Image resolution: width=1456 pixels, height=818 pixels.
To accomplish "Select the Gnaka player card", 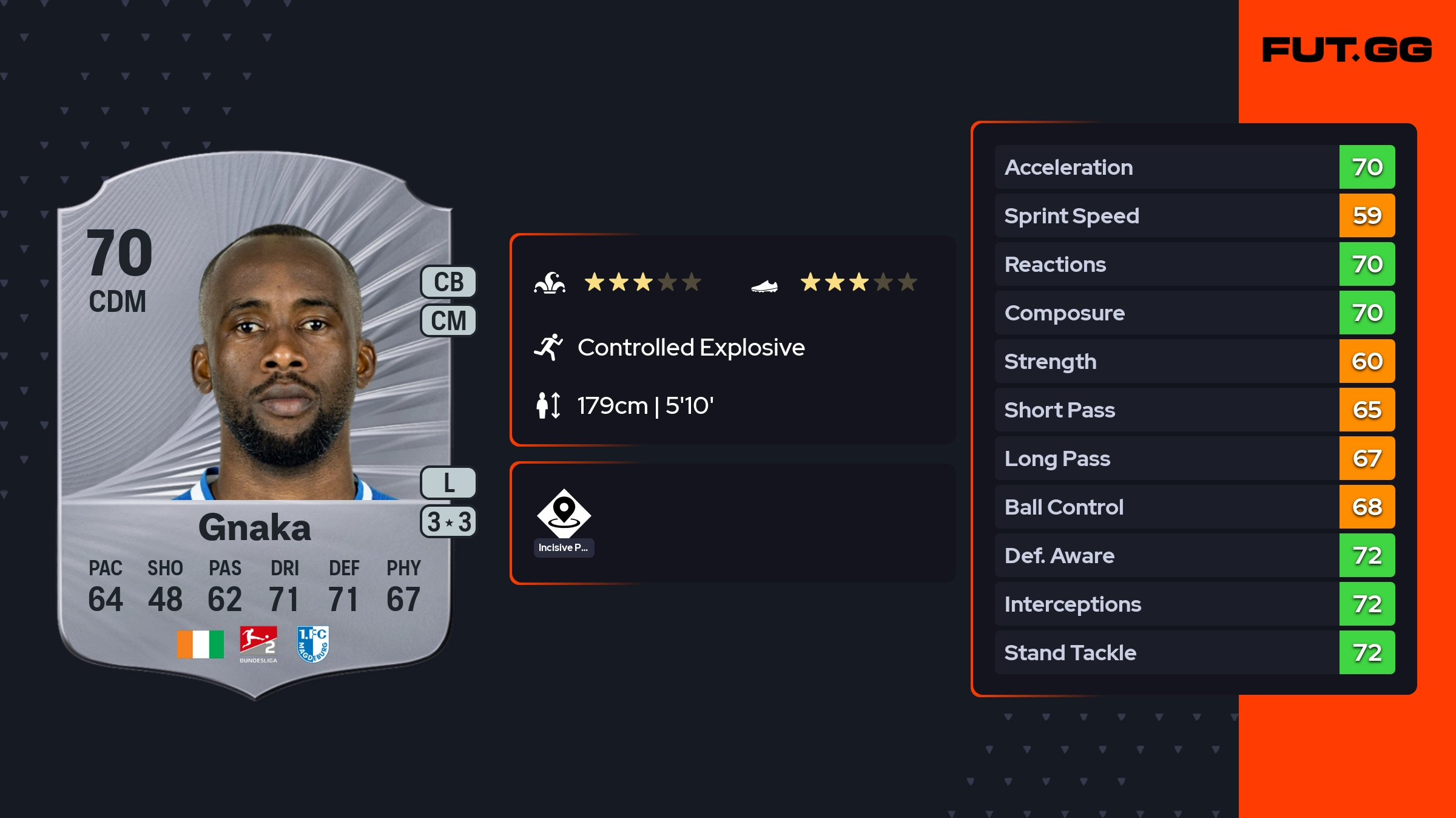I will 255,425.
